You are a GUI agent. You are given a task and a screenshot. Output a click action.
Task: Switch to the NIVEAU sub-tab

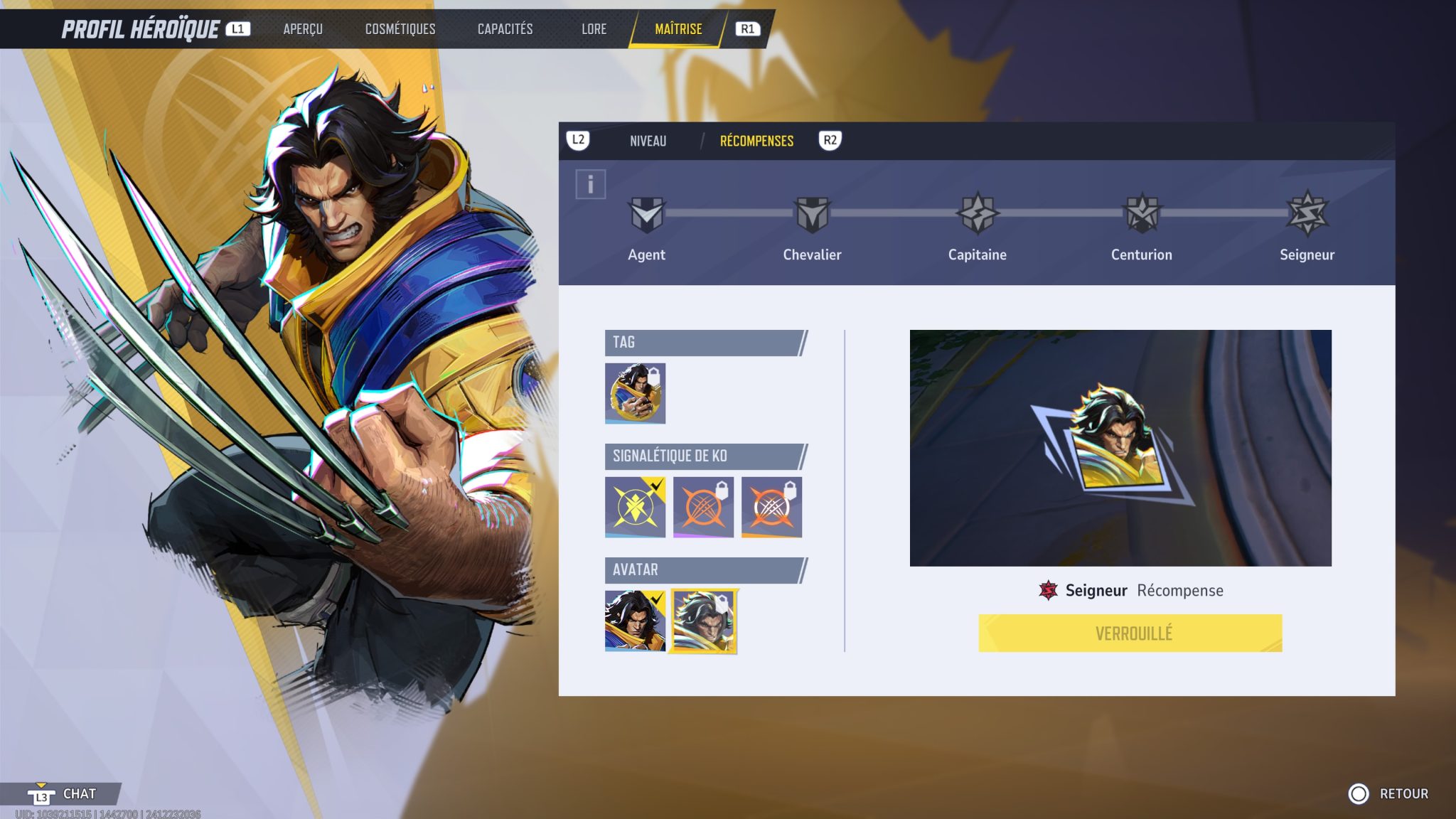click(647, 141)
